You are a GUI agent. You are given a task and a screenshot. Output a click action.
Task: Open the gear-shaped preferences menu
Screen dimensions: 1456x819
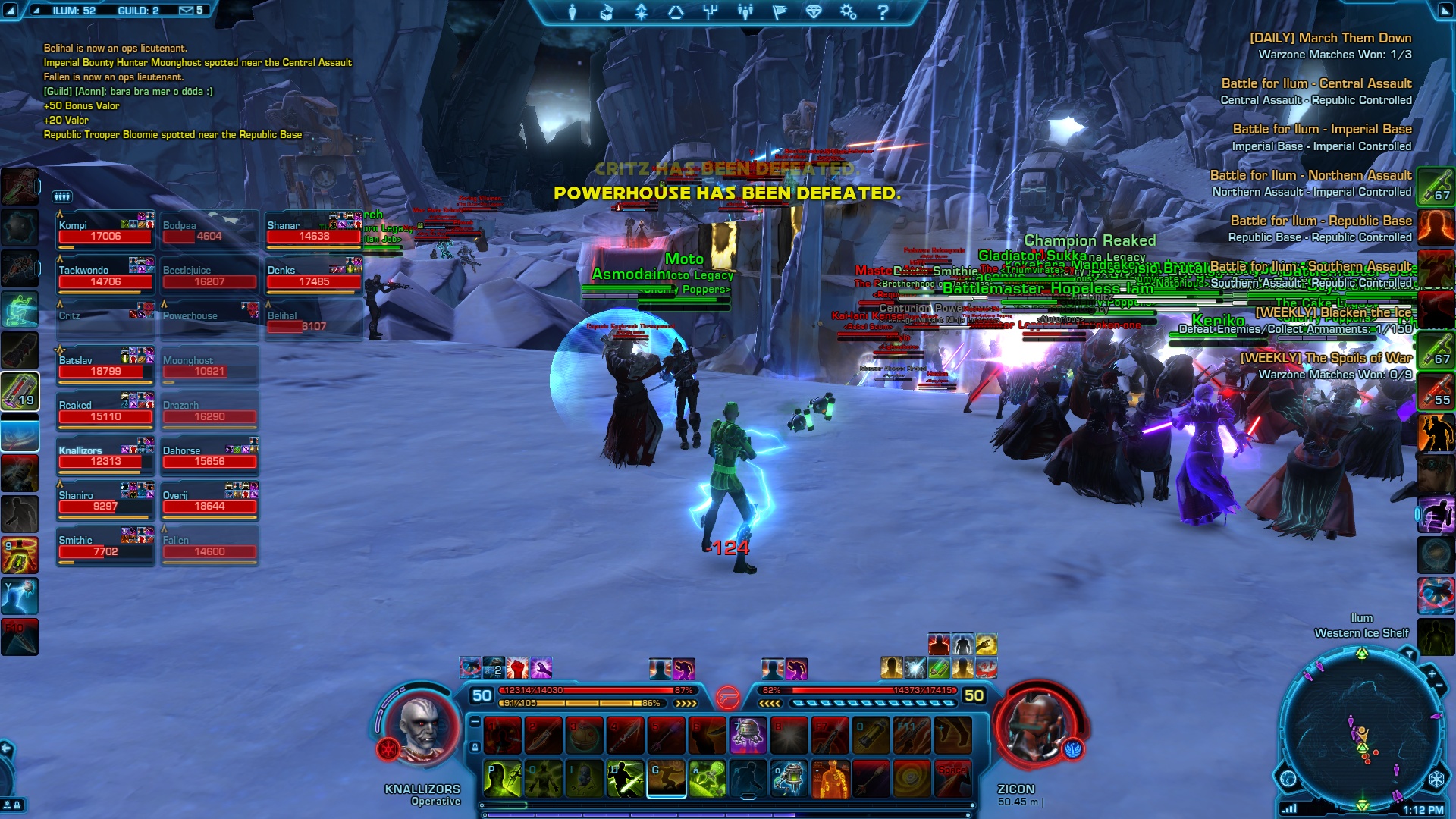[848, 12]
